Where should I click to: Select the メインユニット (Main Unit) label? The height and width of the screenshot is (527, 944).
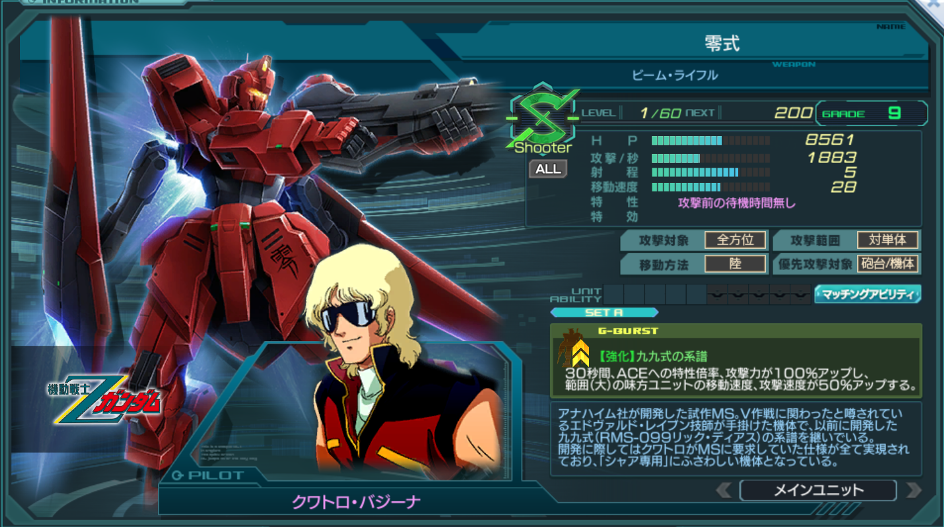click(818, 491)
